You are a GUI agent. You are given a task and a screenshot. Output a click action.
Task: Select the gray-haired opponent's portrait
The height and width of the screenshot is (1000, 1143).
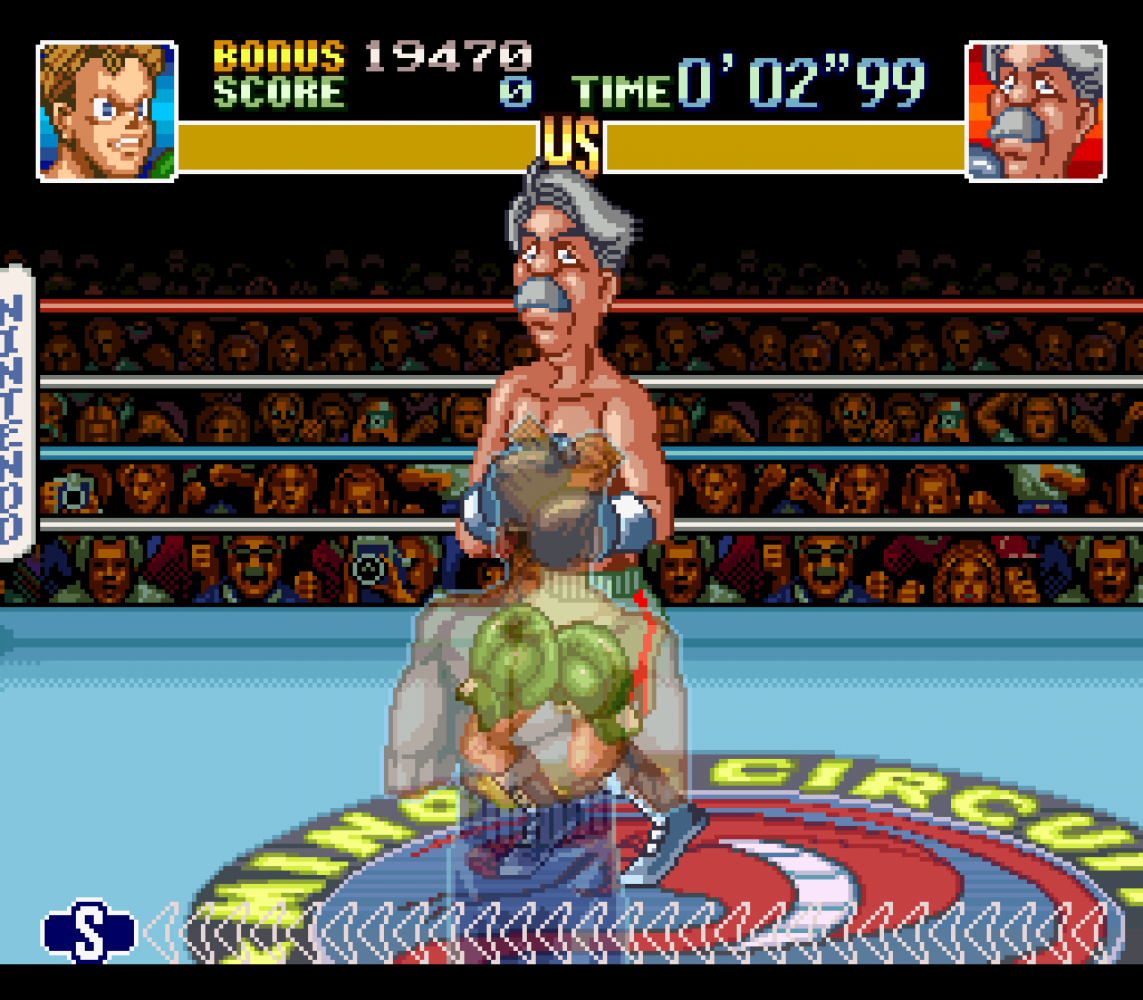click(1036, 111)
